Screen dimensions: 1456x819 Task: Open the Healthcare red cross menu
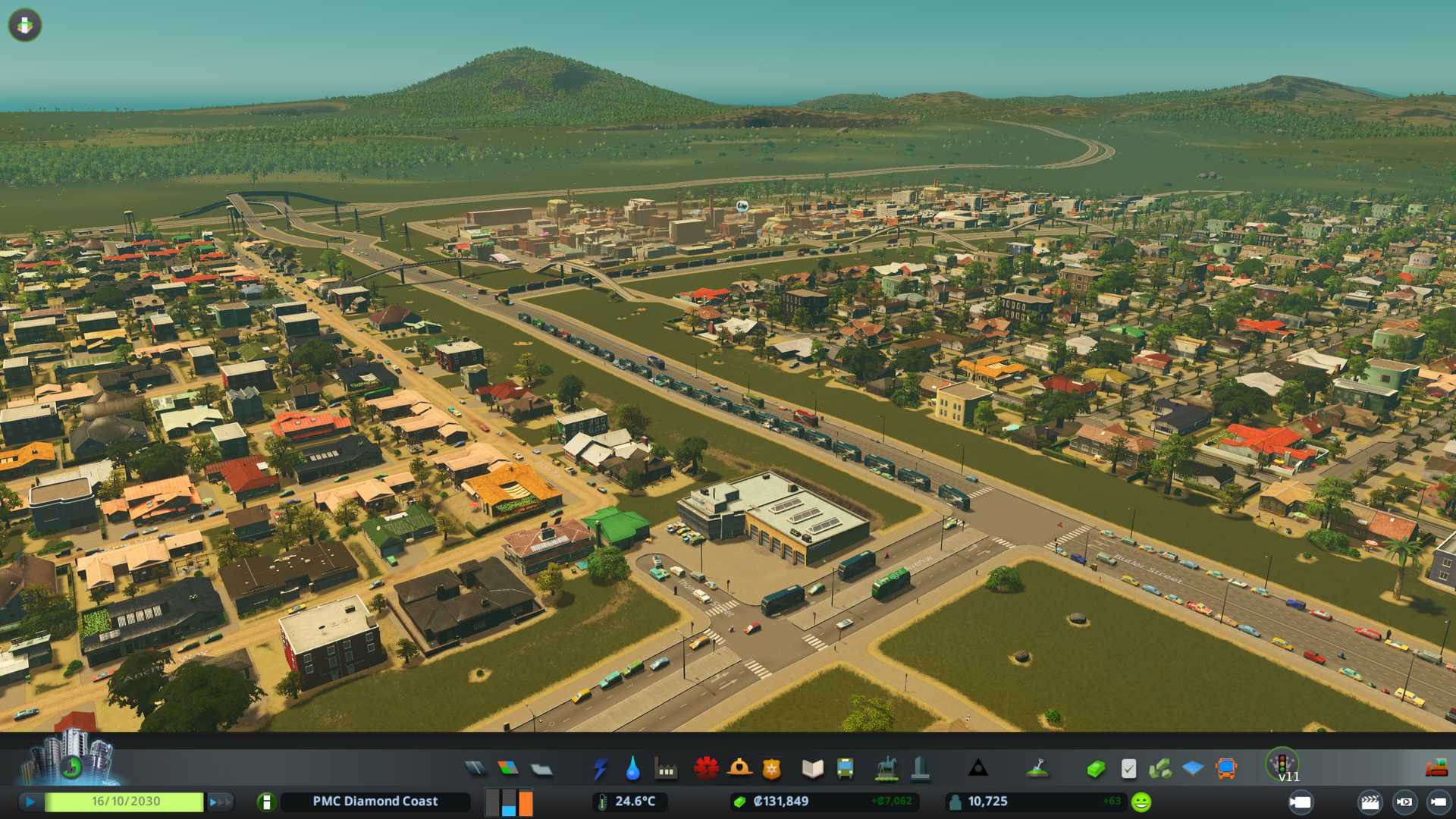click(x=706, y=769)
